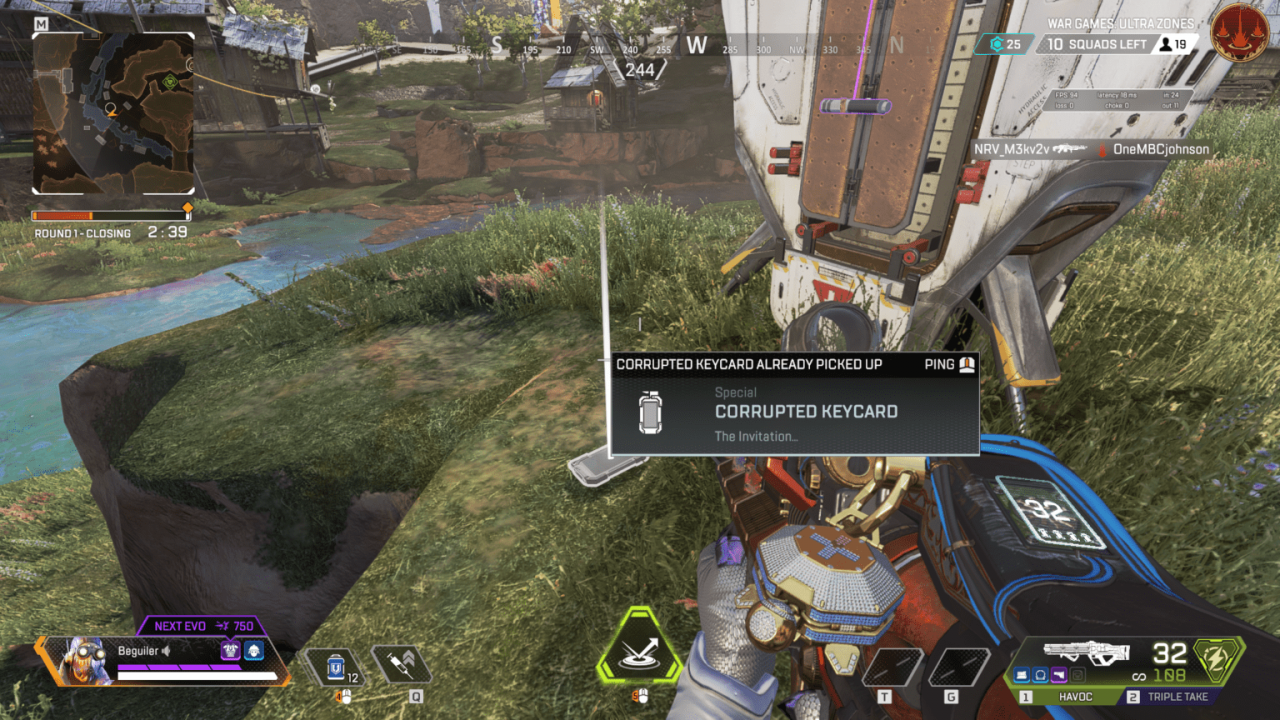The width and height of the screenshot is (1280, 720).
Task: Select the shield cell consumable slot
Action: point(337,666)
